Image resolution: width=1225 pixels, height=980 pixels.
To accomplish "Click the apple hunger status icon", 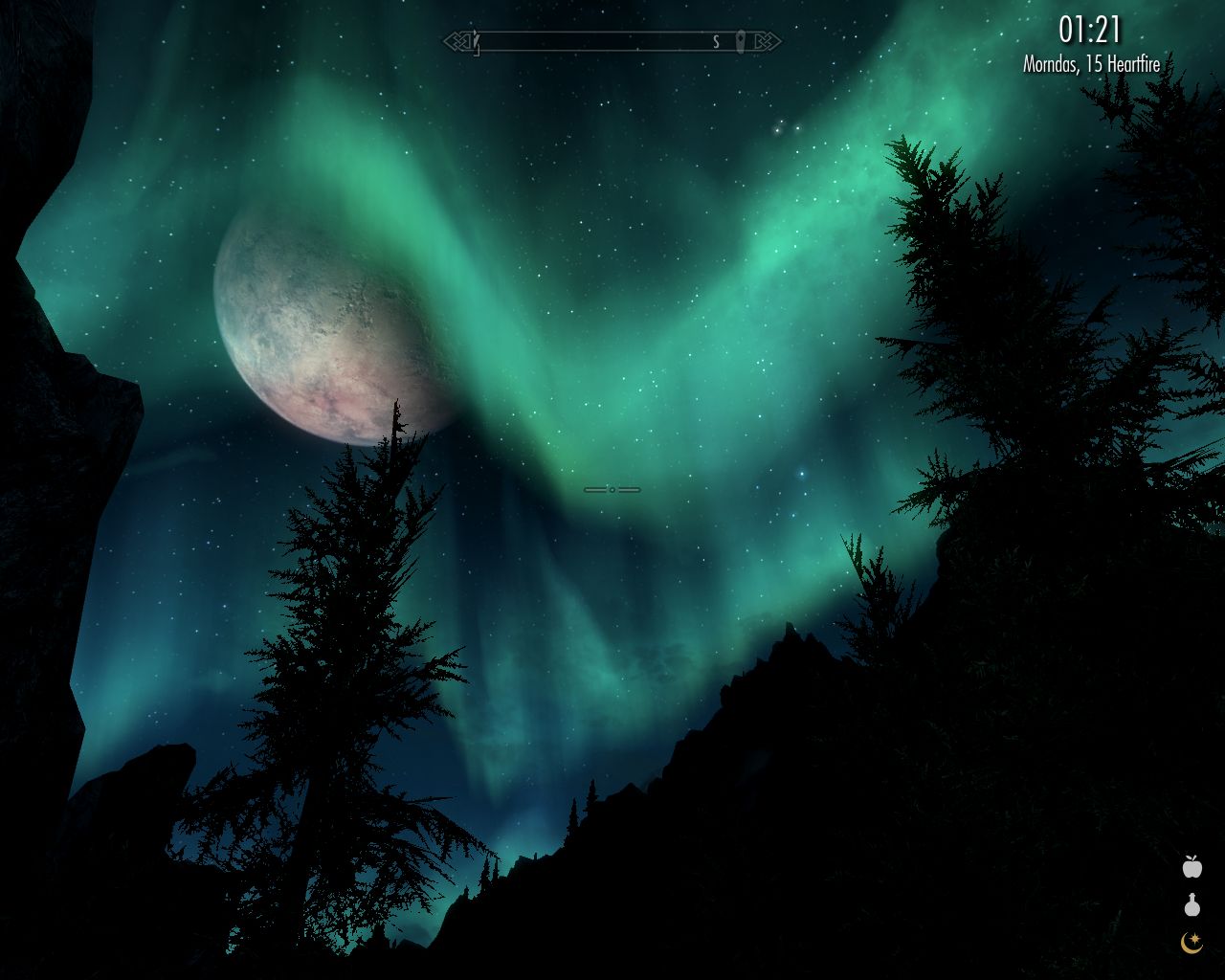I will [x=1192, y=867].
